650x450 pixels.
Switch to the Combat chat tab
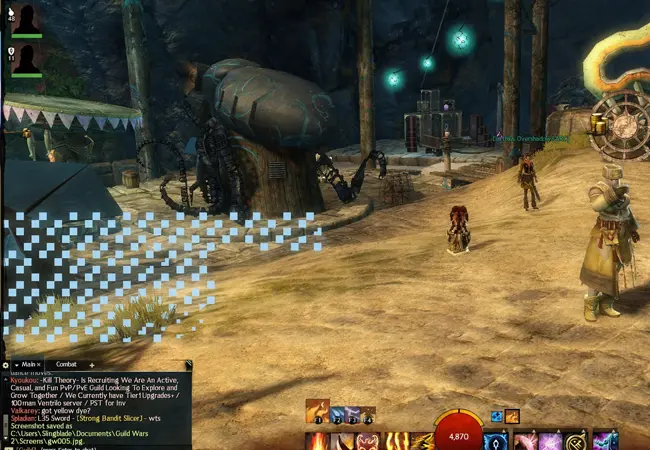[66, 365]
